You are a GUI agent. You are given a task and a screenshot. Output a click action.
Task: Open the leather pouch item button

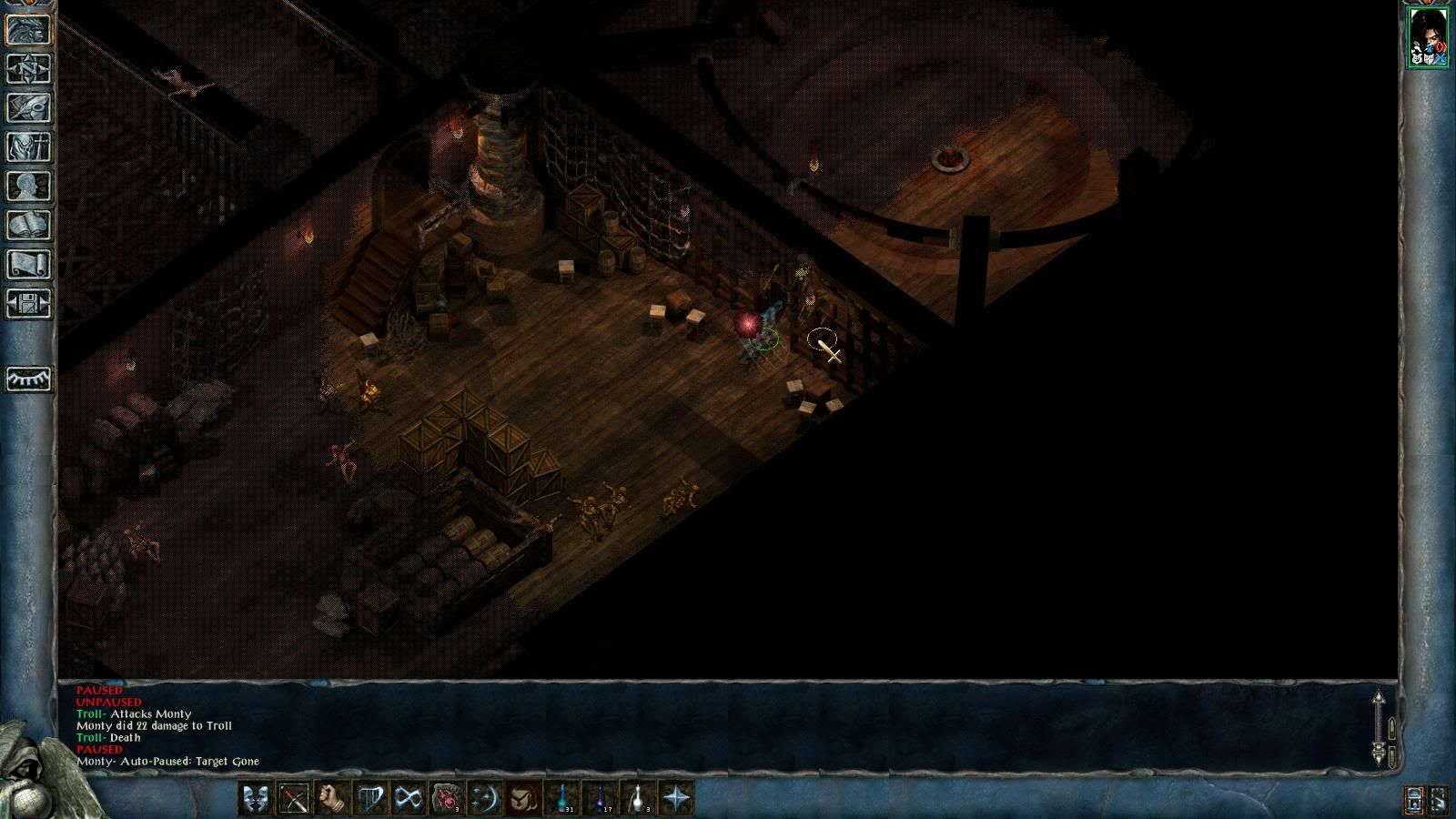[523, 798]
